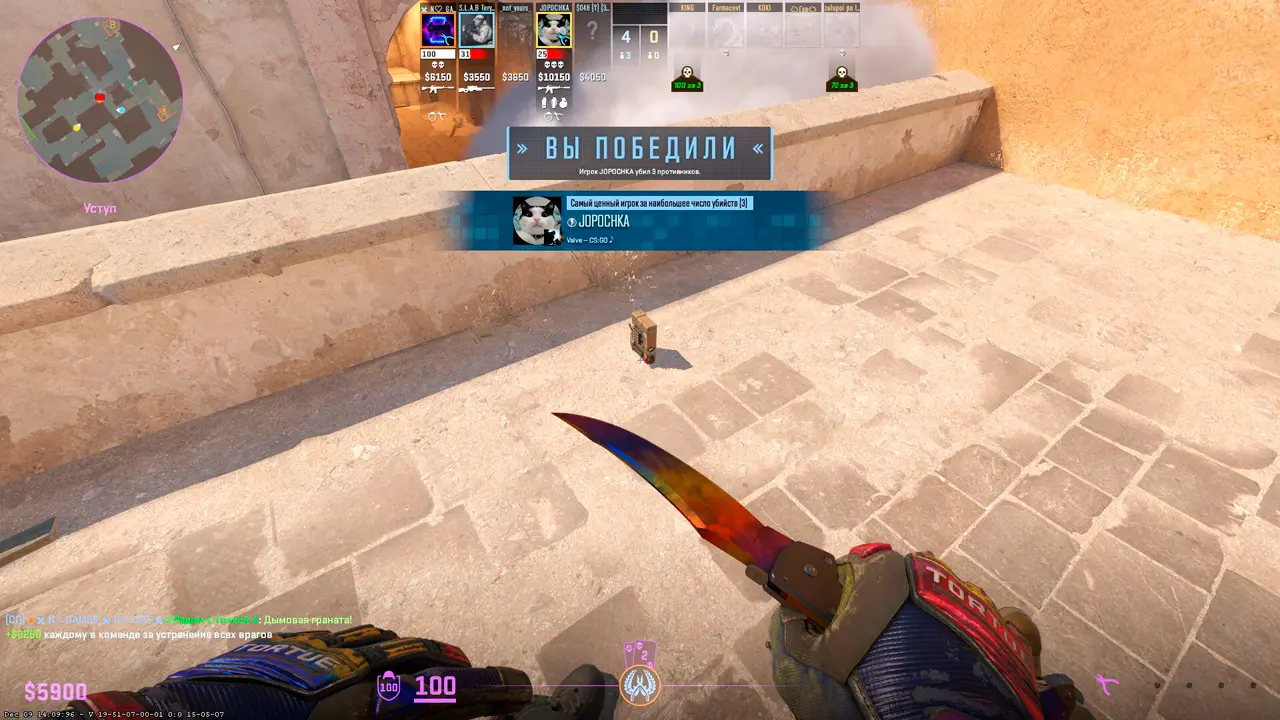
Task: Select the KING enemy player tile
Action: 686,30
